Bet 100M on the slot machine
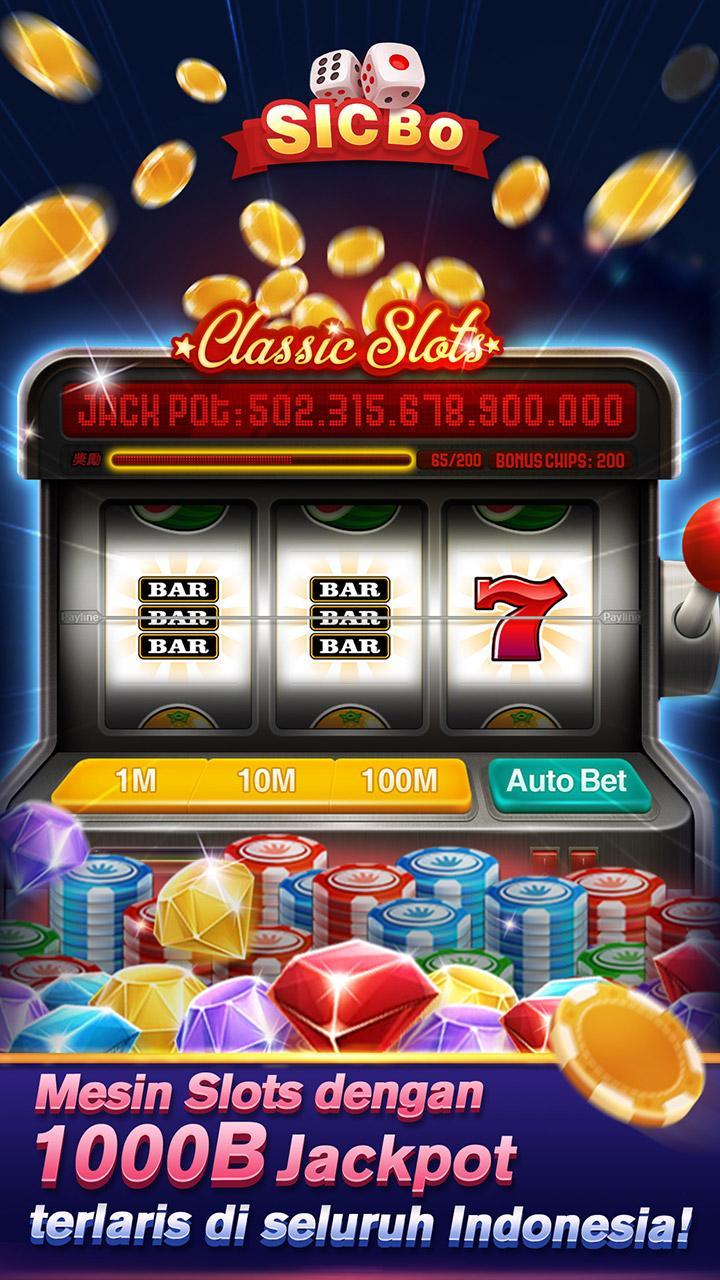The height and width of the screenshot is (1280, 720). tap(400, 782)
